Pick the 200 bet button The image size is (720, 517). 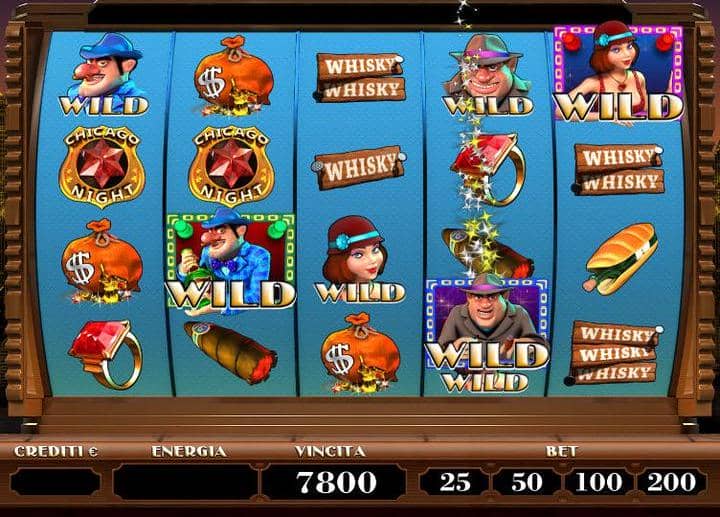(671, 482)
